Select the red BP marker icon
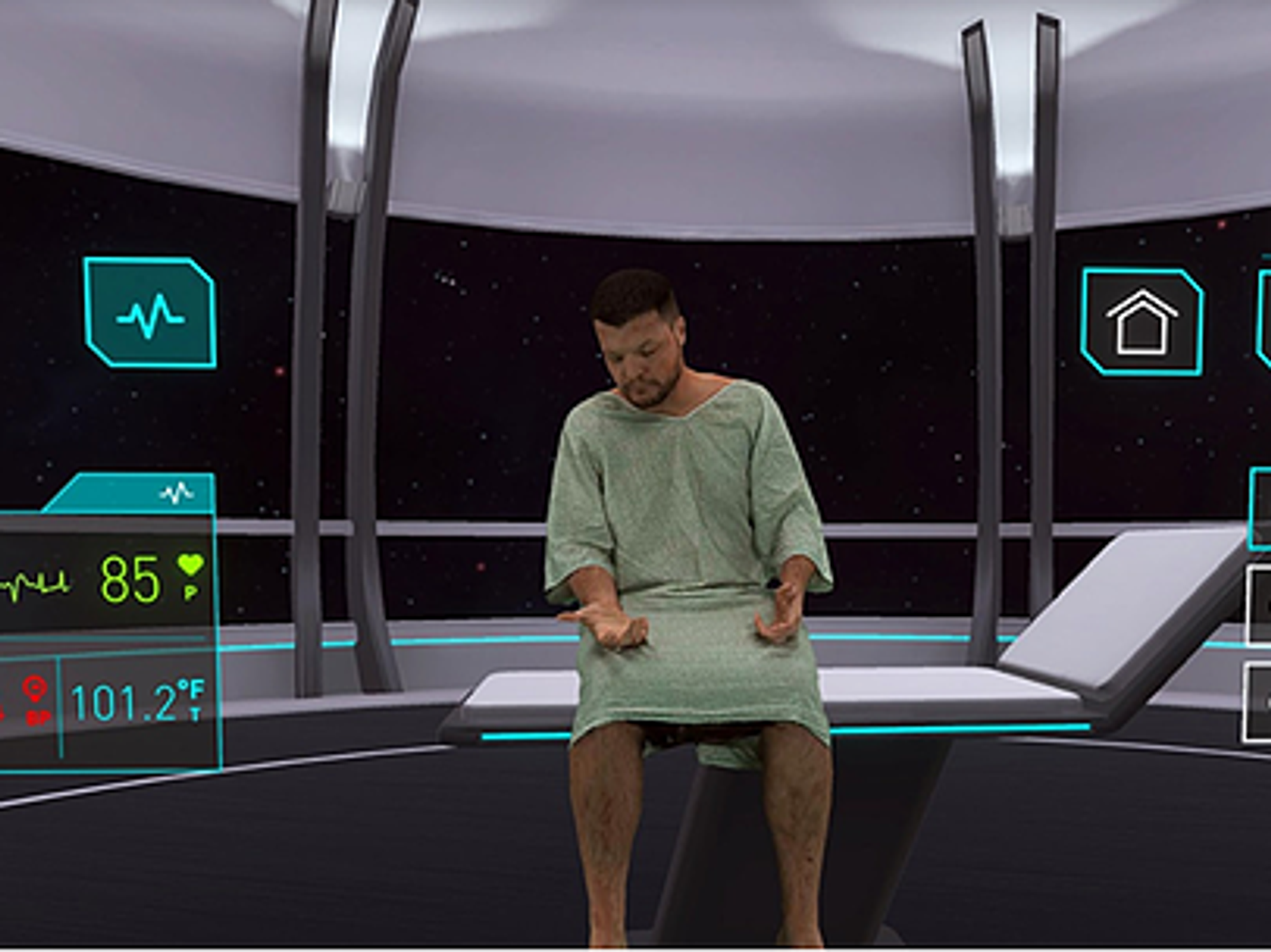The image size is (1271, 952). (x=35, y=699)
